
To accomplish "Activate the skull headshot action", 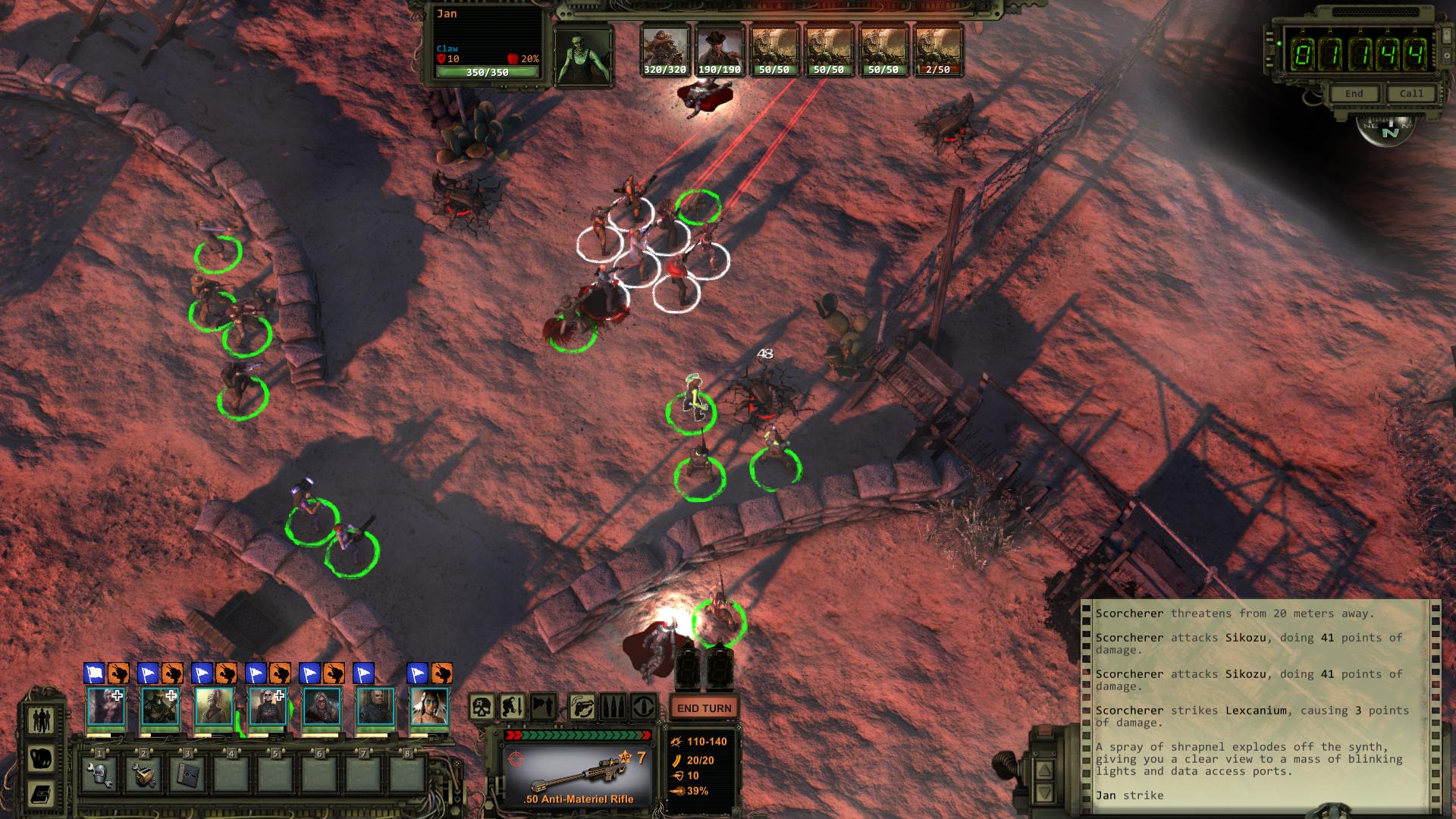I will coord(482,708).
